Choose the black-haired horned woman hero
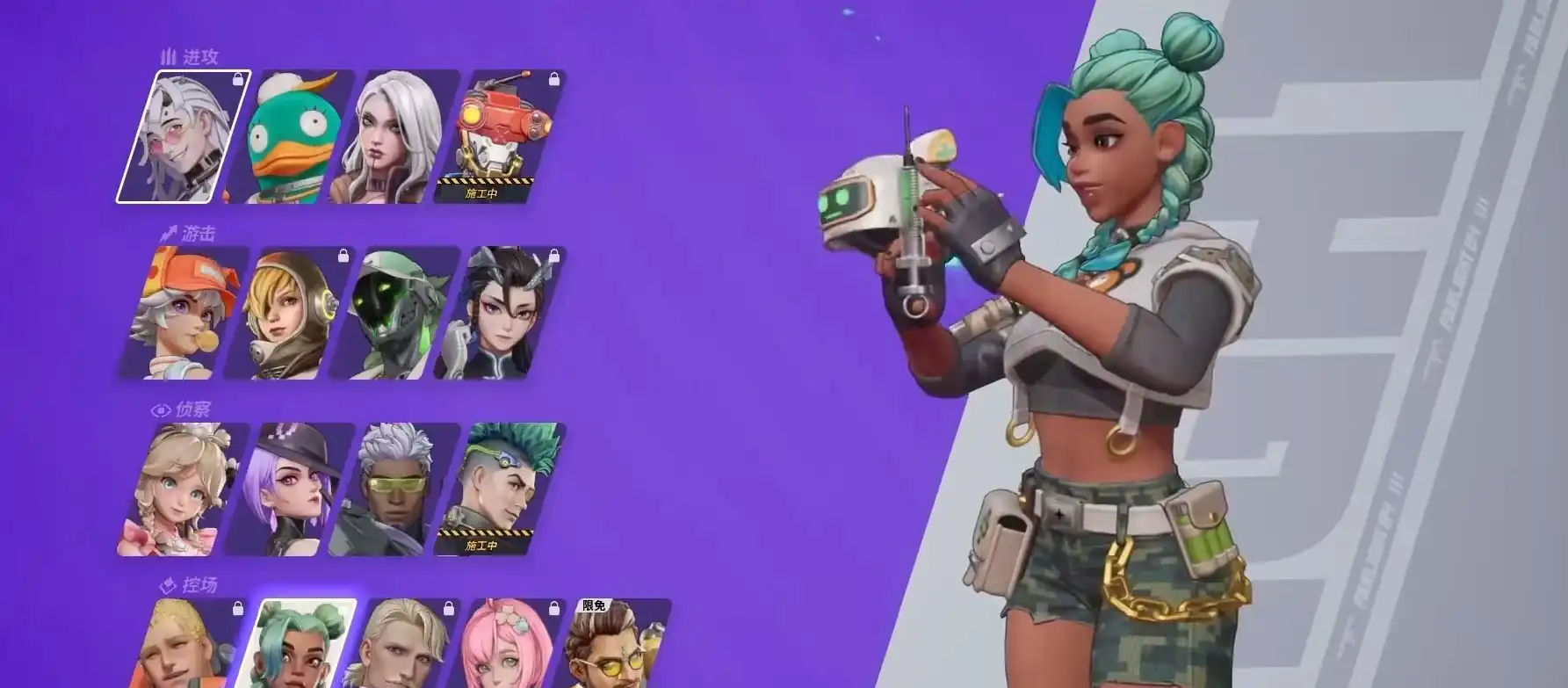 coord(499,313)
